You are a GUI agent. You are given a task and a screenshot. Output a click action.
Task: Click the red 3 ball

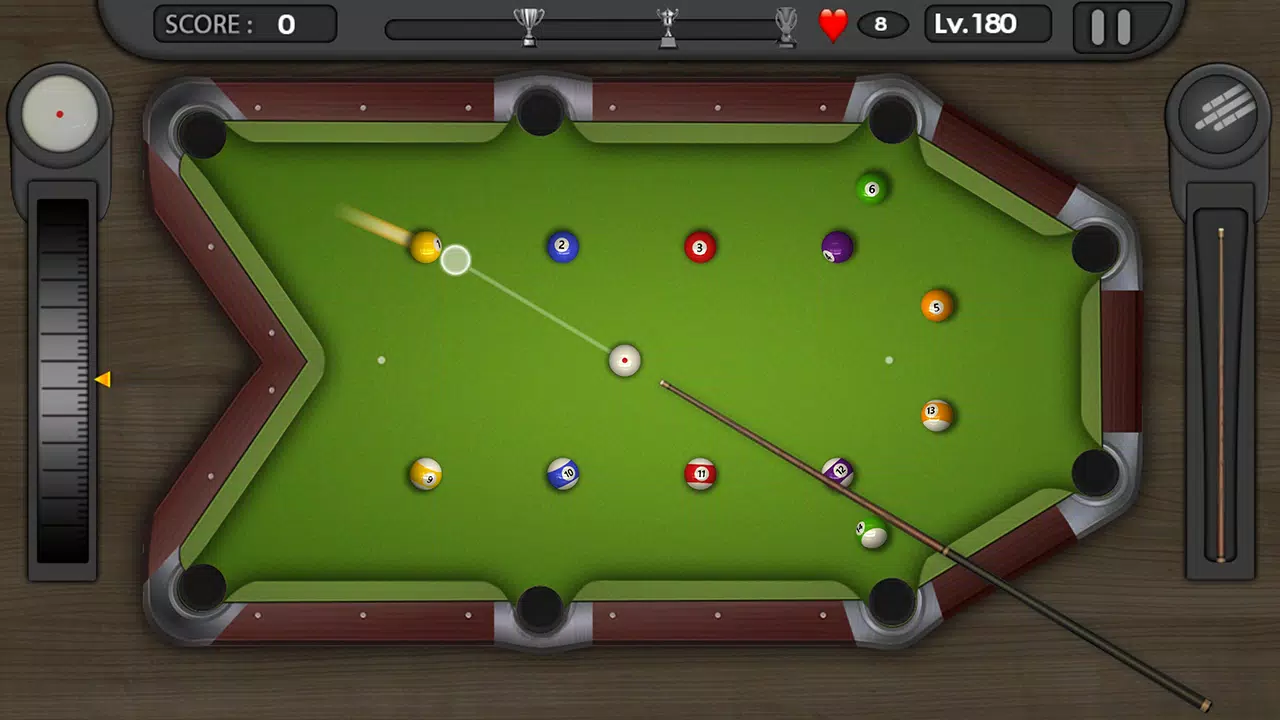pos(700,247)
